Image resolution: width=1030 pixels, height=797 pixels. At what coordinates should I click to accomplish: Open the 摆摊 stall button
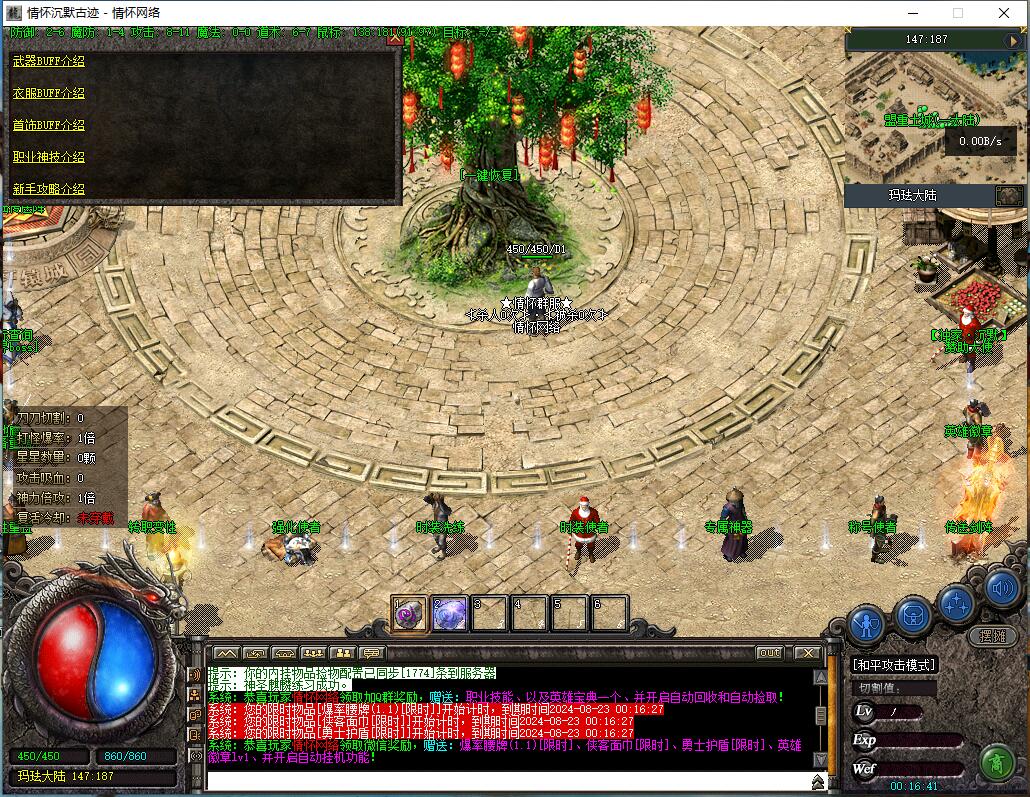pyautogui.click(x=992, y=636)
